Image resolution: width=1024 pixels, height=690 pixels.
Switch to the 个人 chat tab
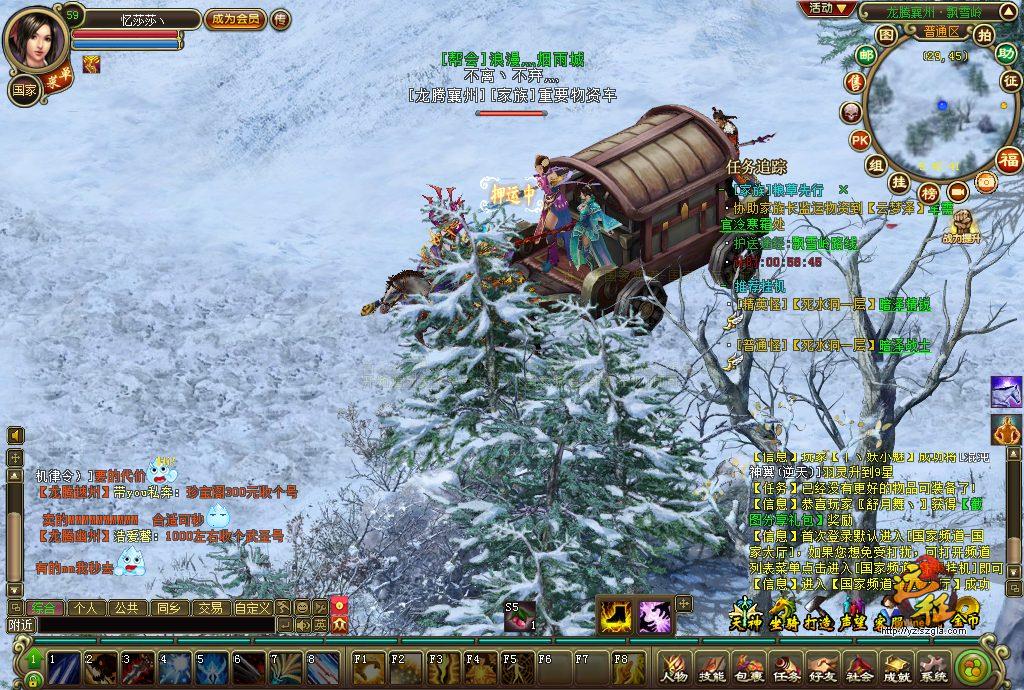86,607
